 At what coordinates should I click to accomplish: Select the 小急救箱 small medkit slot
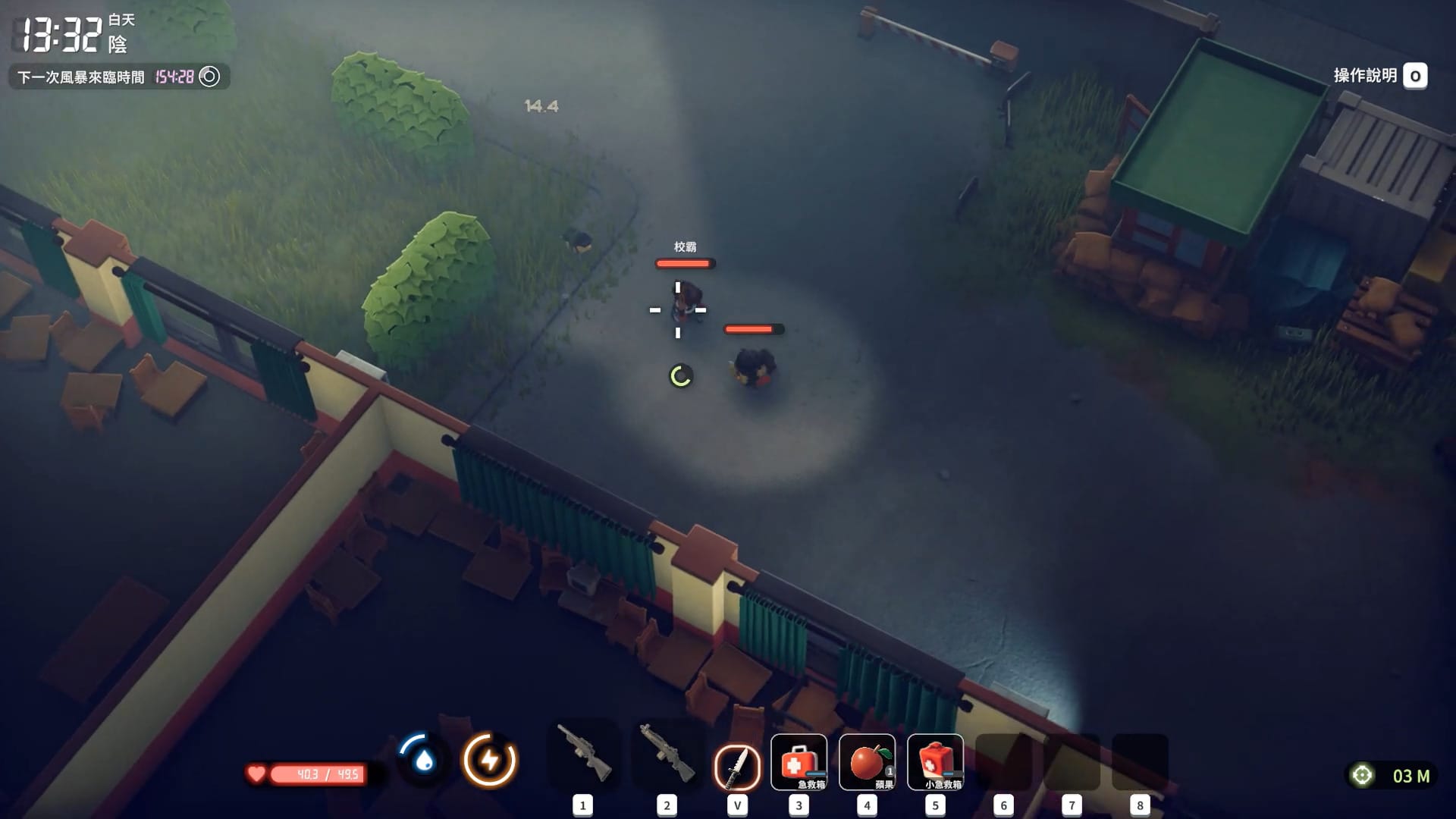pos(935,762)
